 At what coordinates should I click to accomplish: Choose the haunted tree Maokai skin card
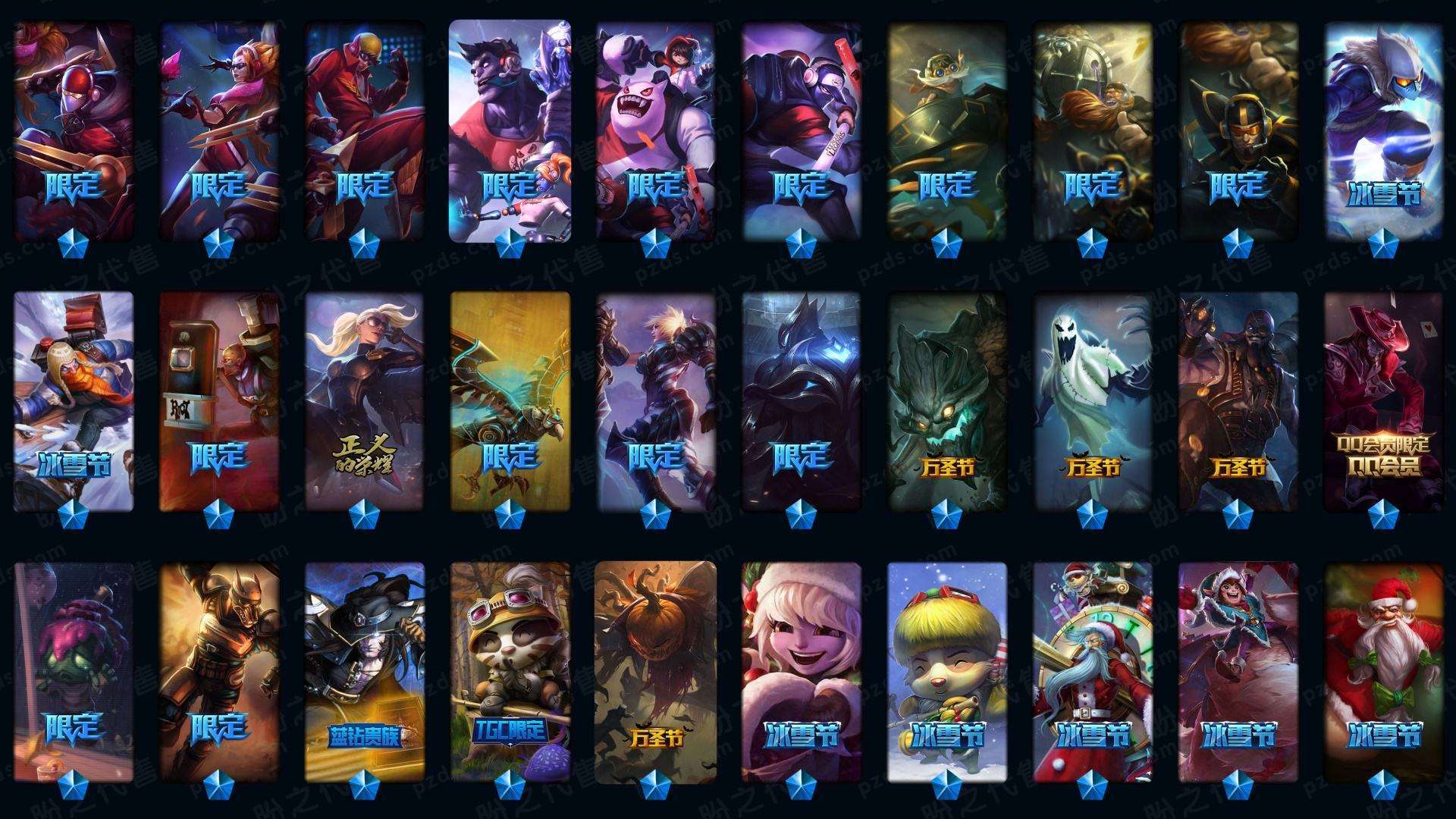(x=946, y=400)
